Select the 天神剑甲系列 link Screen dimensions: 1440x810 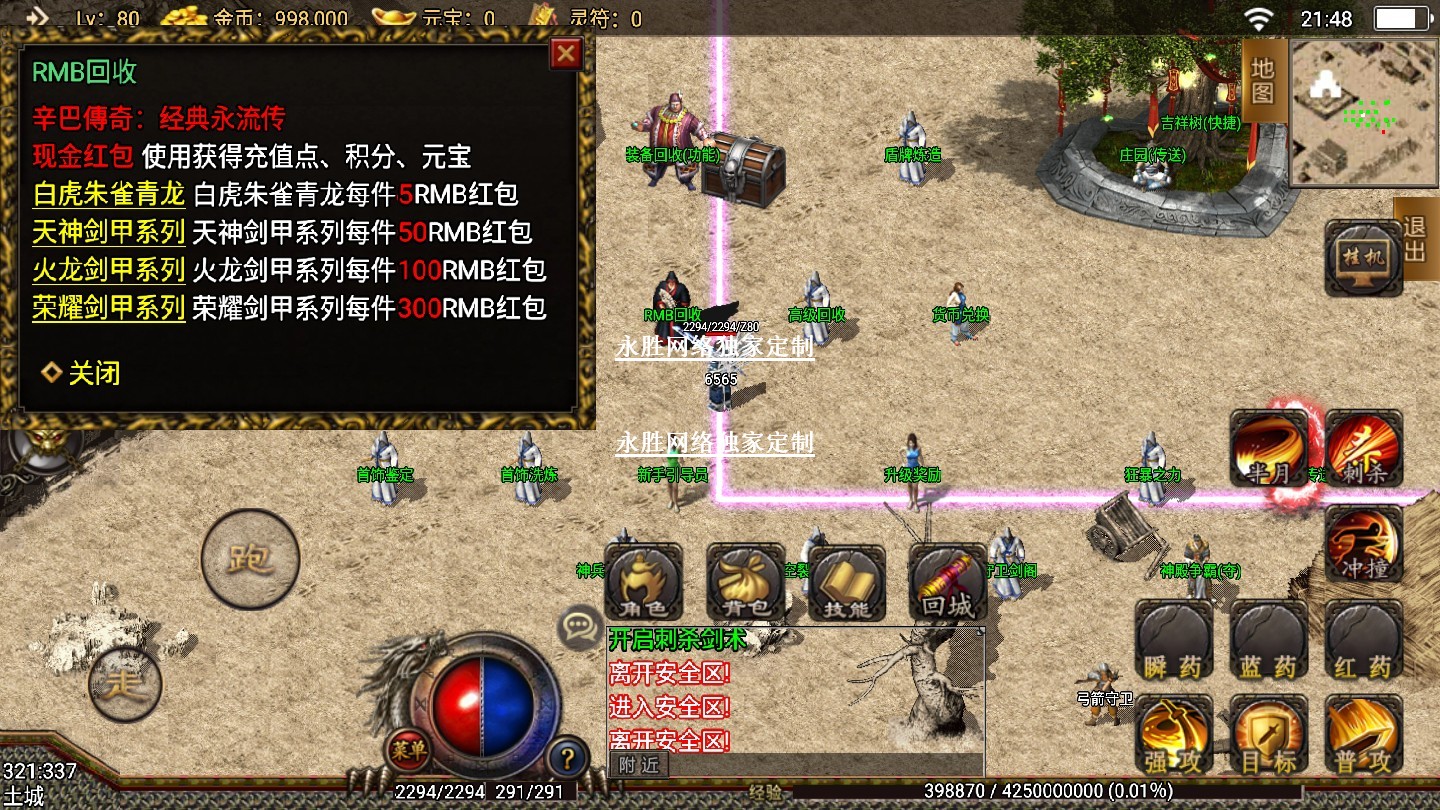pyautogui.click(x=109, y=232)
